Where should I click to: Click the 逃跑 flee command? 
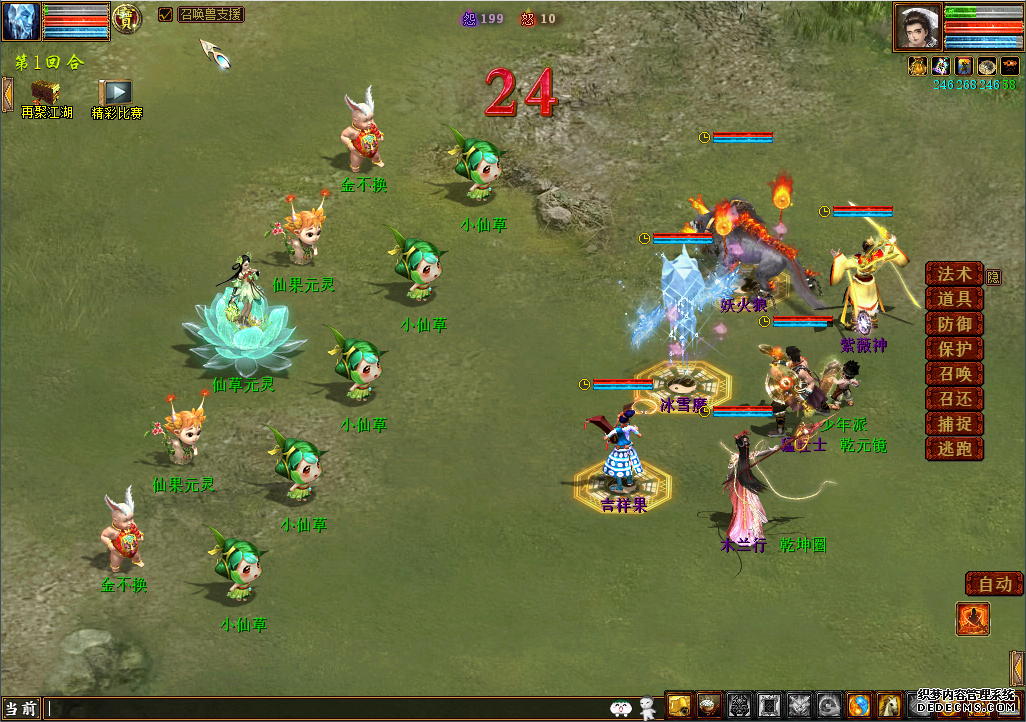point(954,449)
